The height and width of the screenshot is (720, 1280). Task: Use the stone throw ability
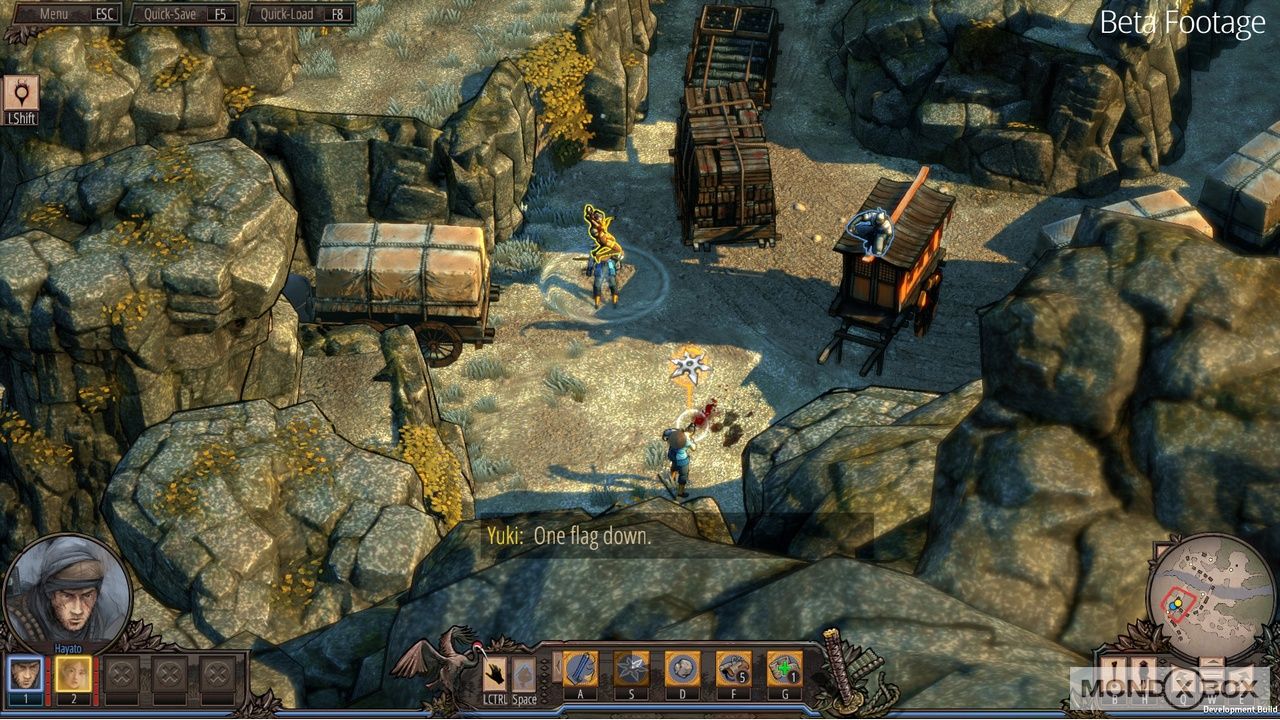click(682, 669)
